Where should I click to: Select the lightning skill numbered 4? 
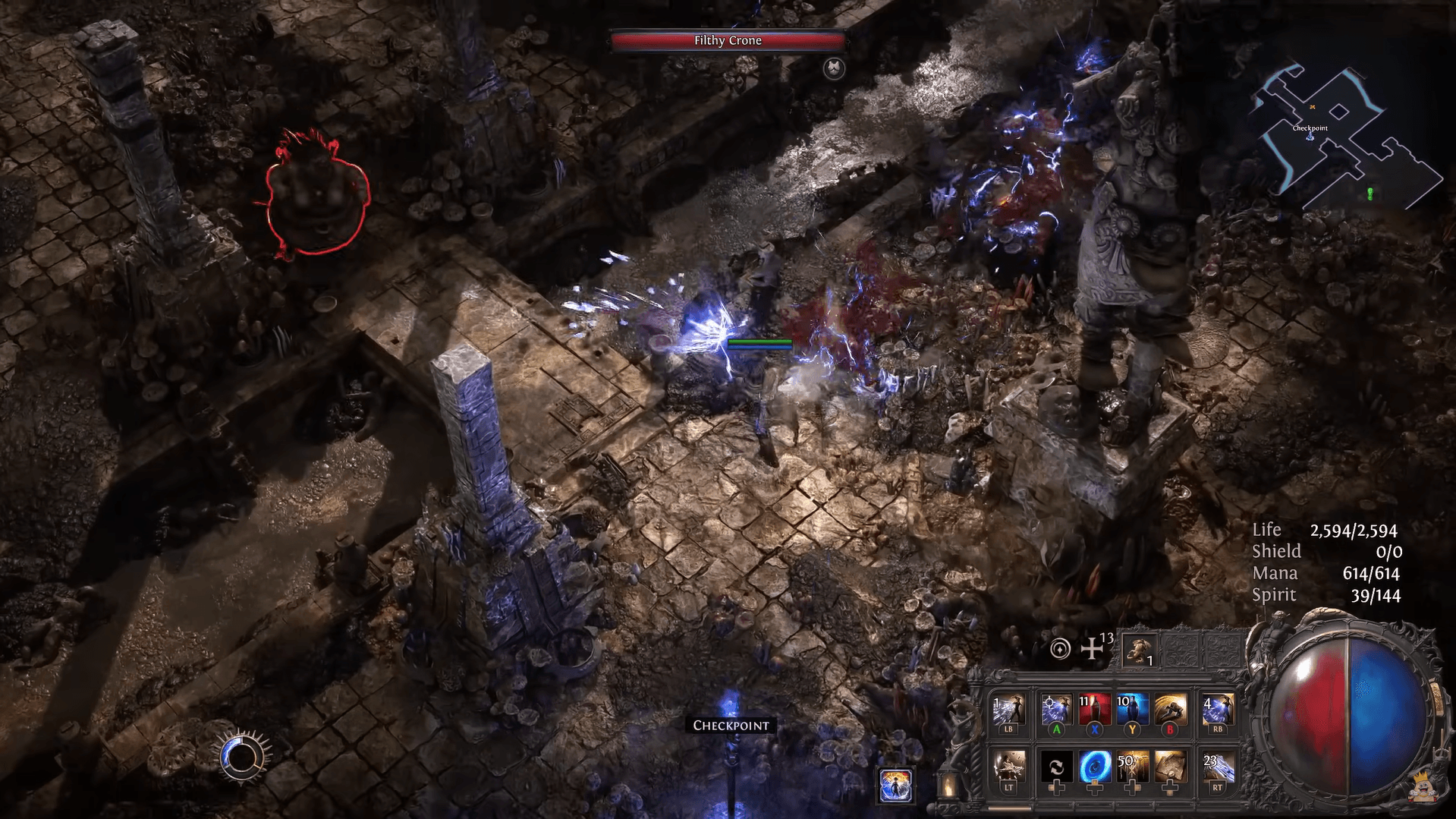[1217, 710]
